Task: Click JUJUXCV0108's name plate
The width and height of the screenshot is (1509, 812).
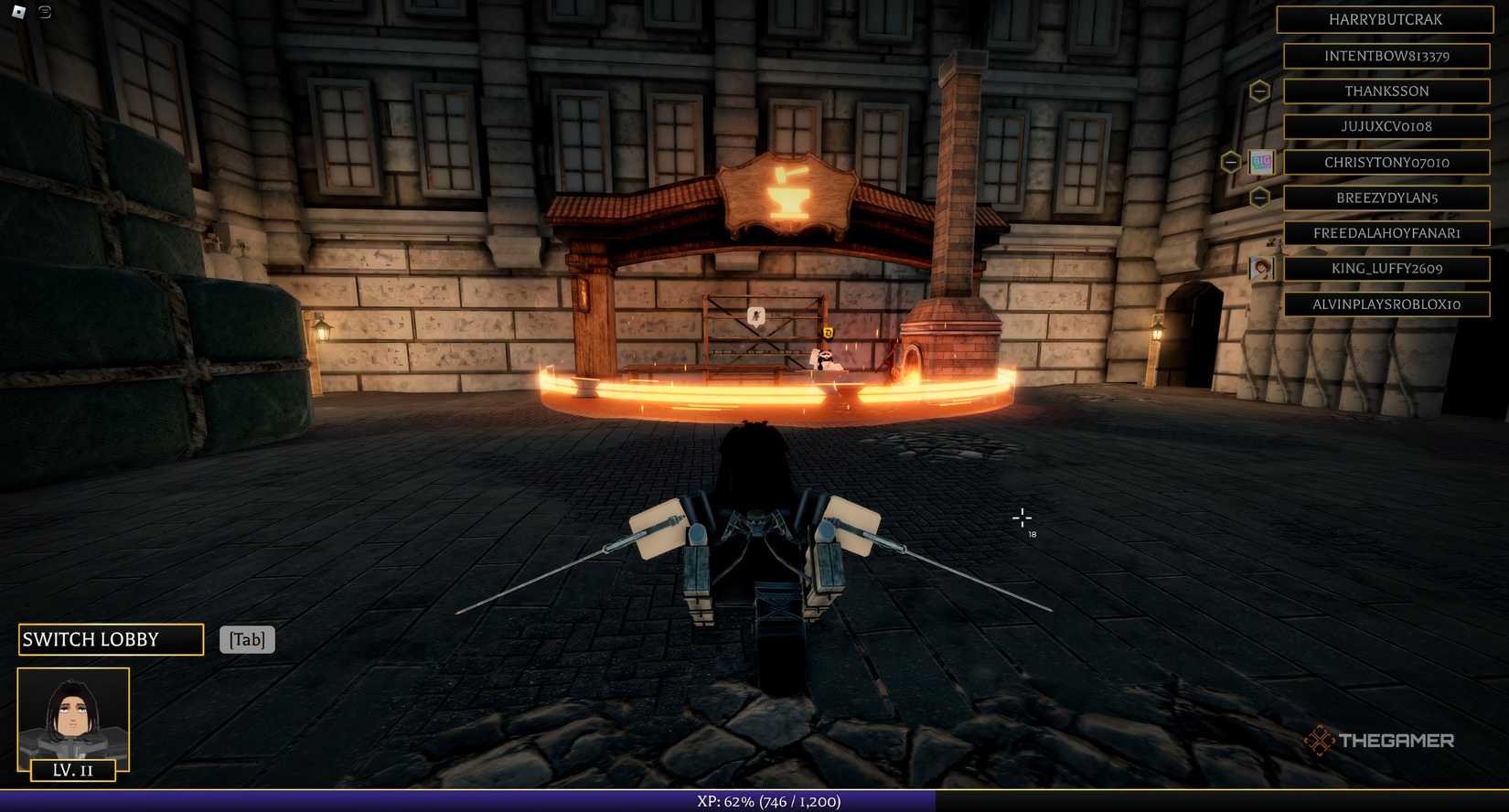Action: click(x=1386, y=126)
